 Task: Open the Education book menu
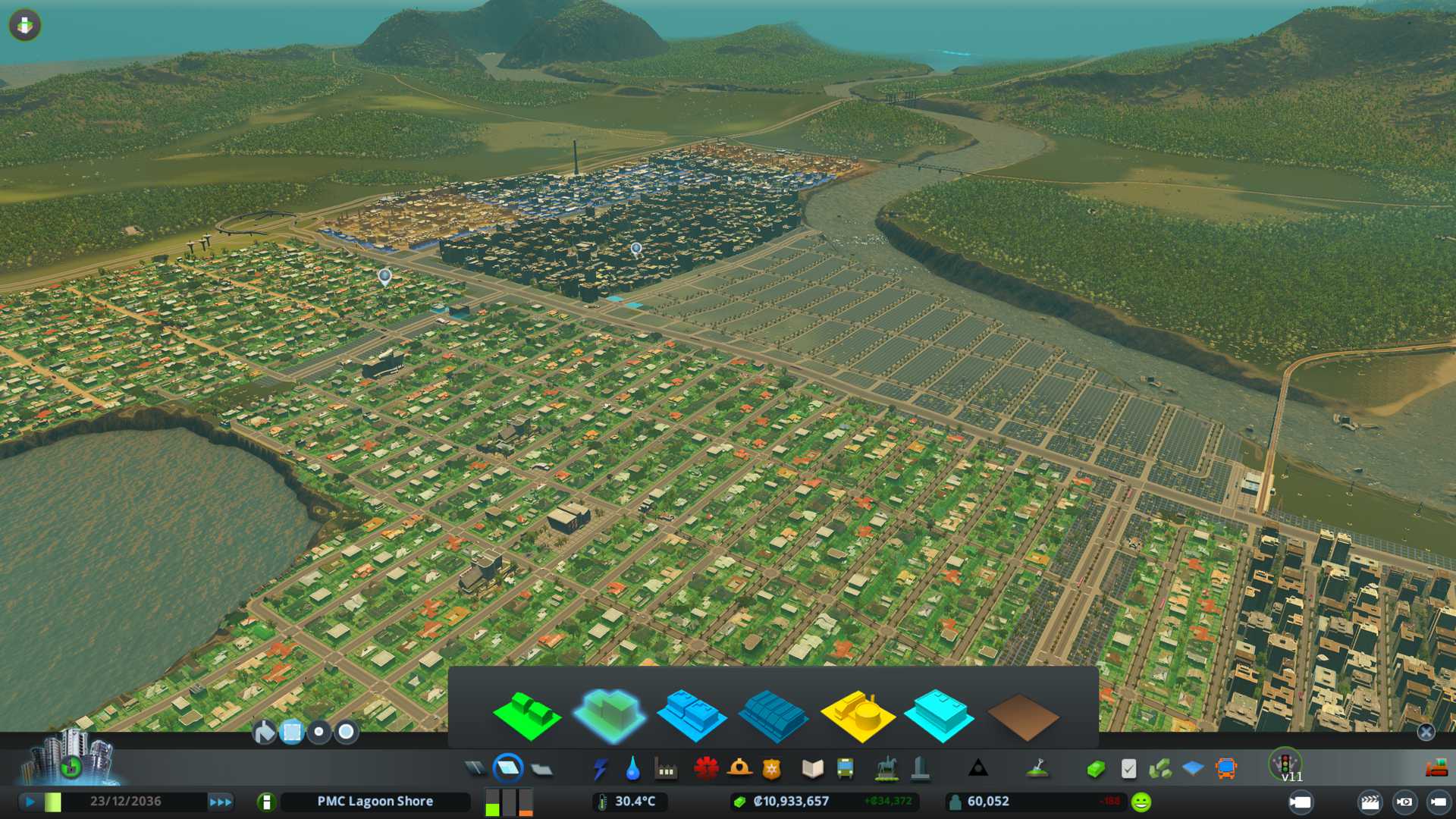812,769
